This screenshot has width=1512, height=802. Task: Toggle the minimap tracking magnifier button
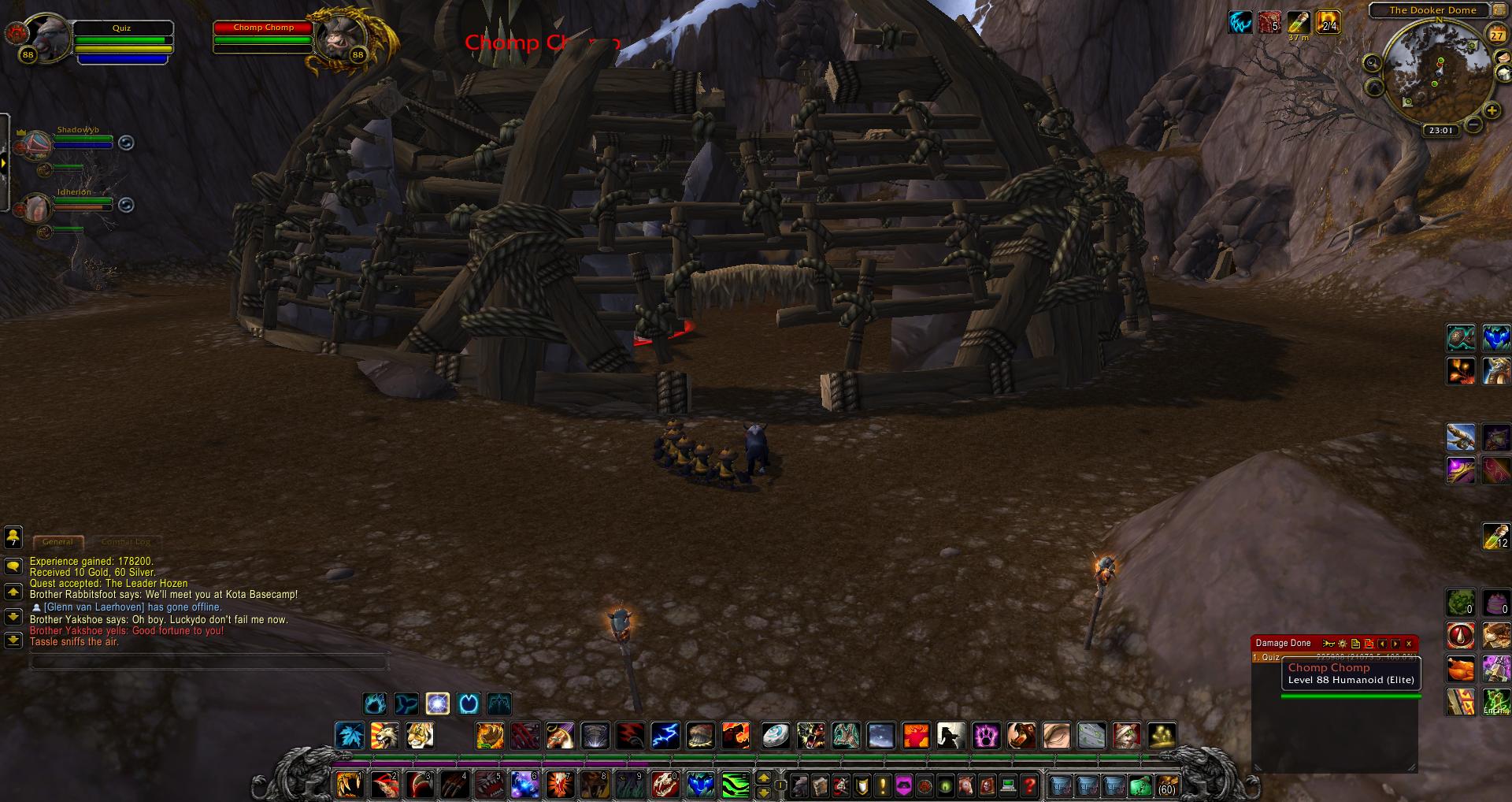(x=1372, y=63)
